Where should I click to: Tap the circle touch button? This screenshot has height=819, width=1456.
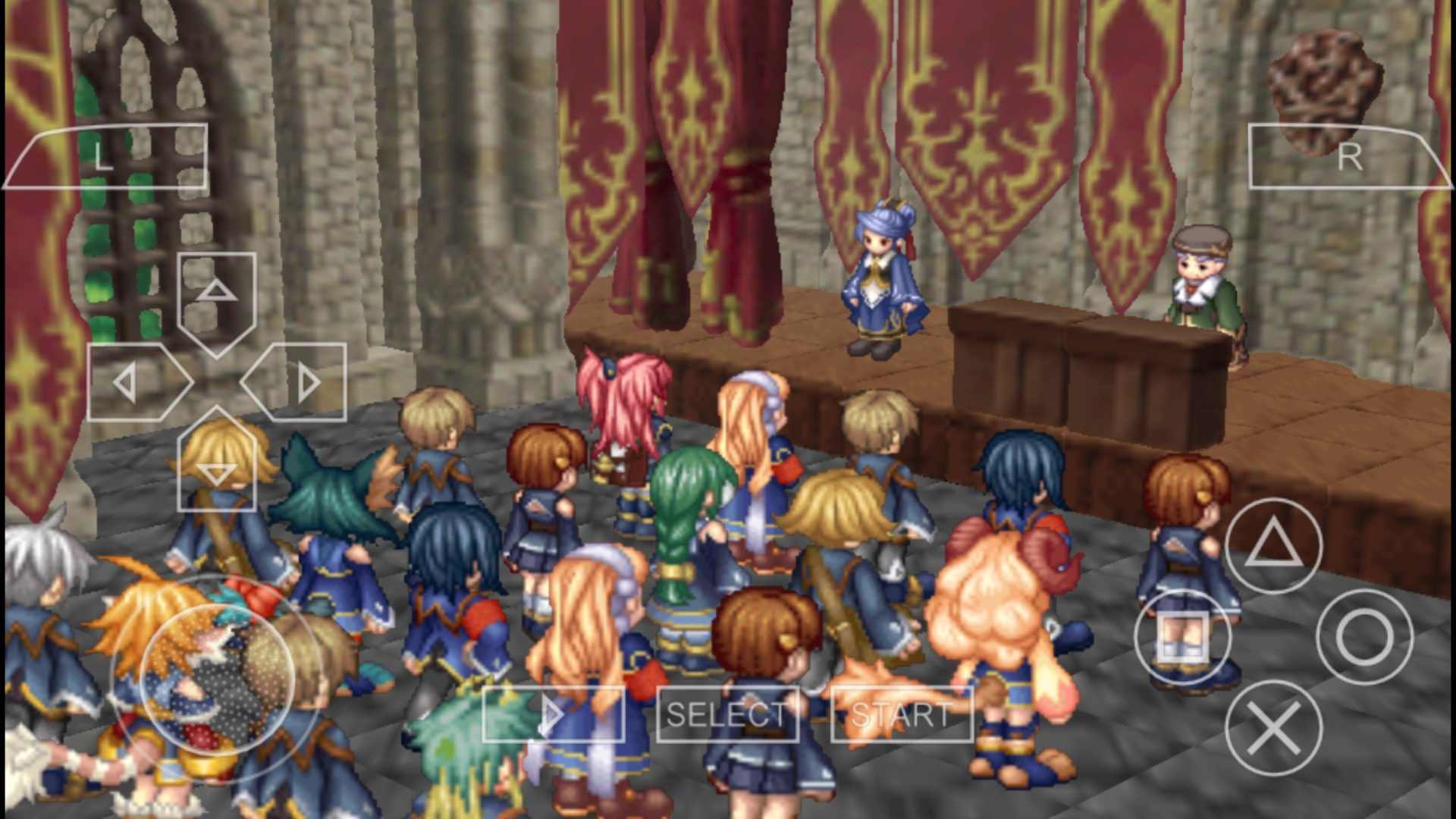click(x=1364, y=637)
